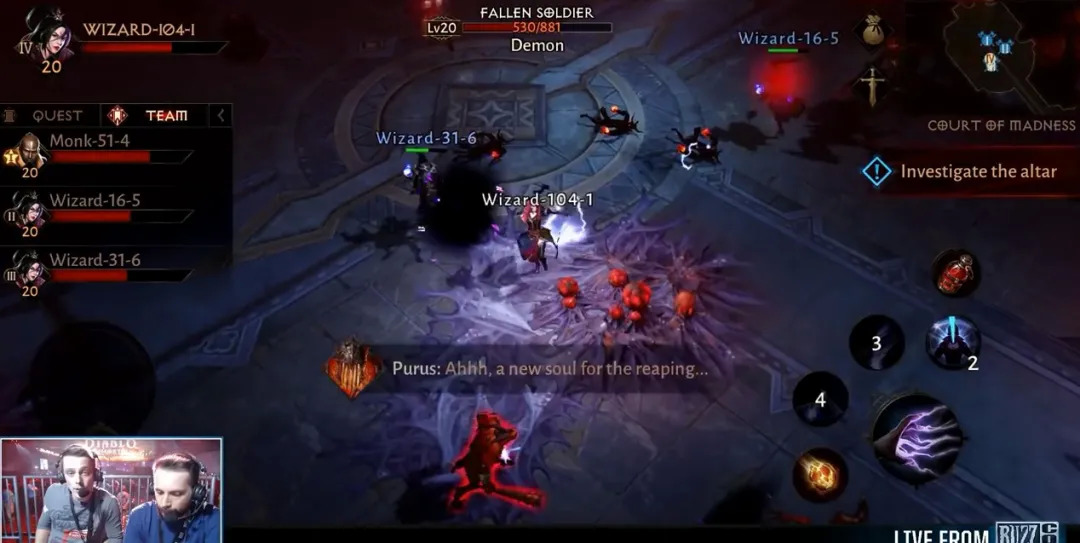Cast the fiery meteor skill

point(820,474)
